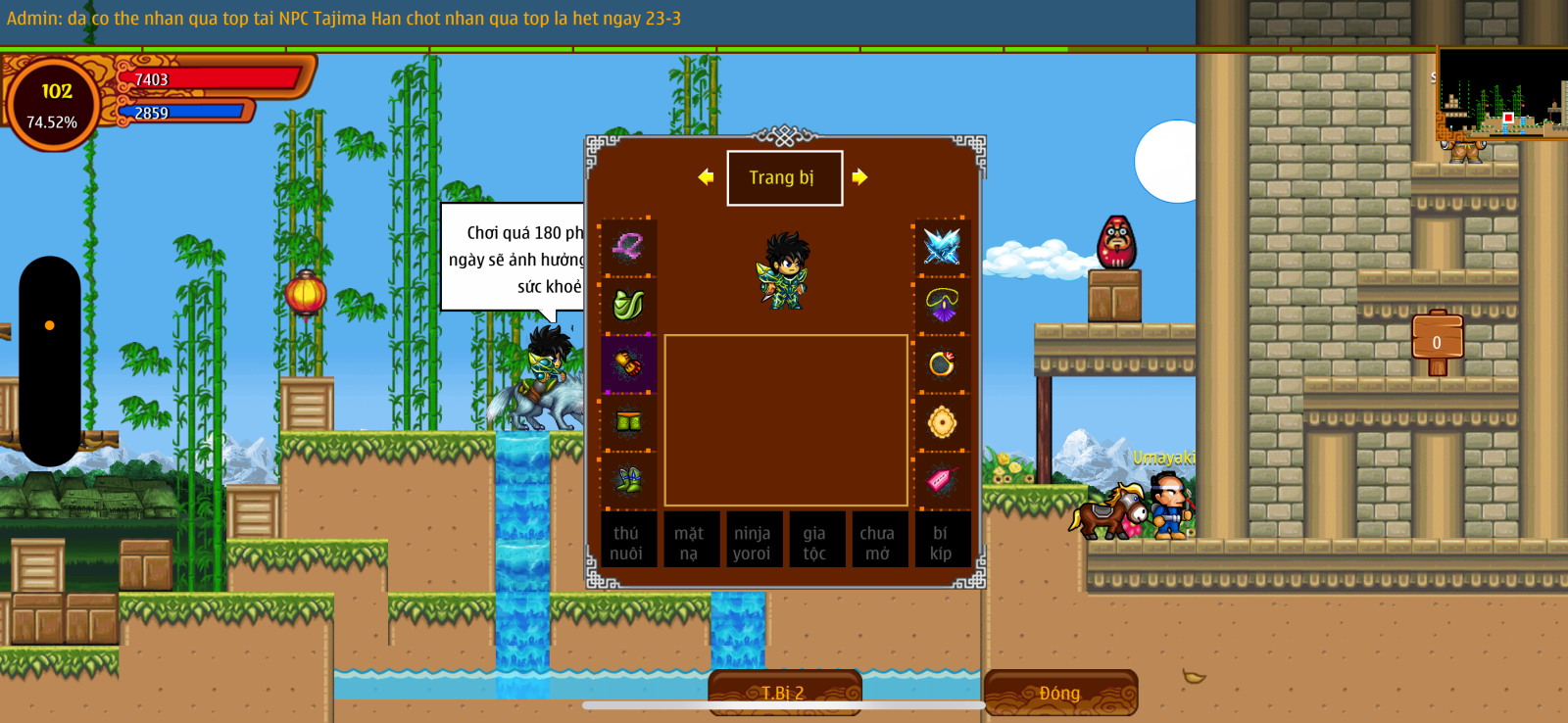
Task: Choose the highlighted gloves equipment slot
Action: click(x=628, y=364)
